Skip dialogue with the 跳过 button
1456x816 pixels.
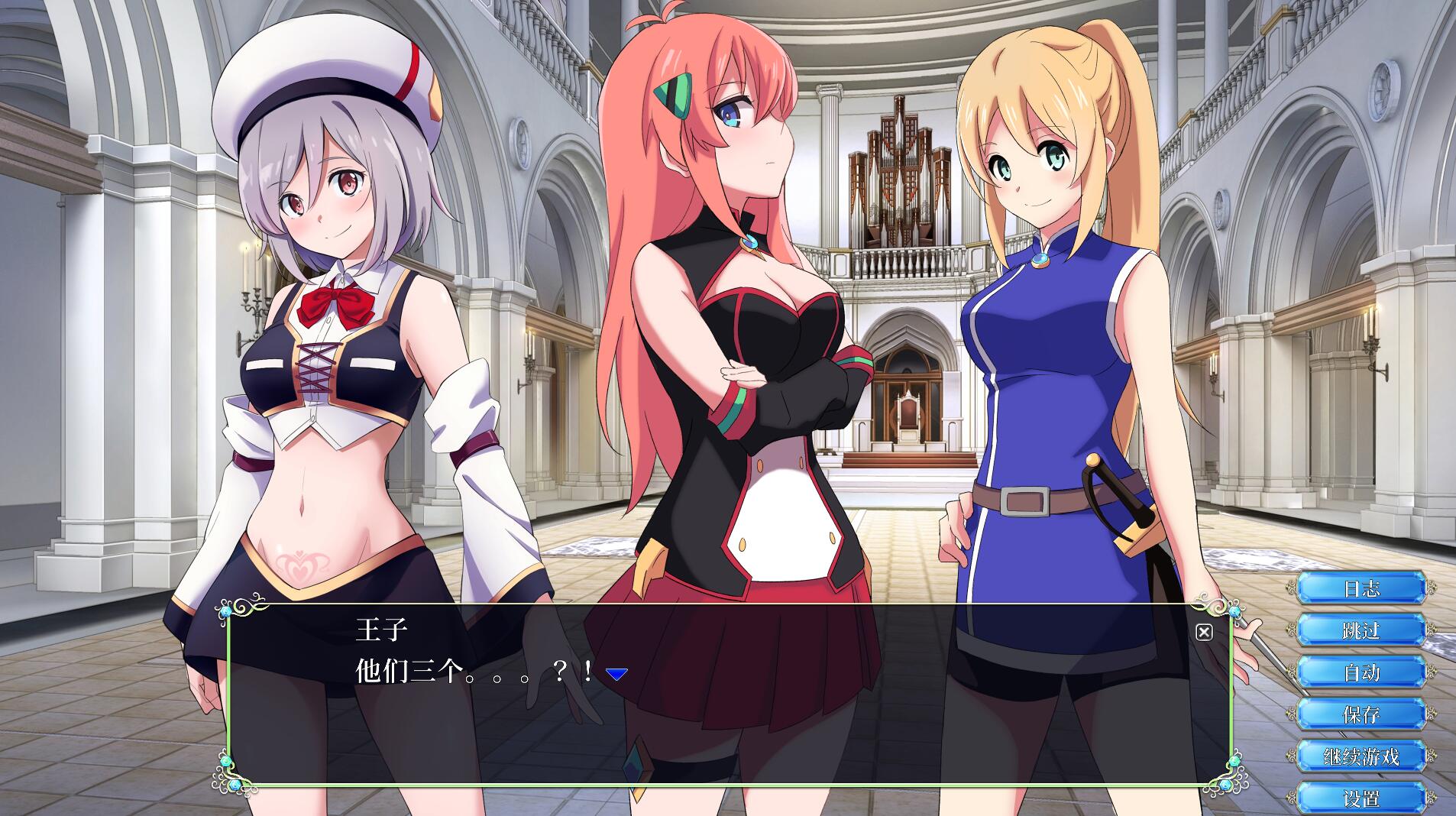click(1361, 630)
